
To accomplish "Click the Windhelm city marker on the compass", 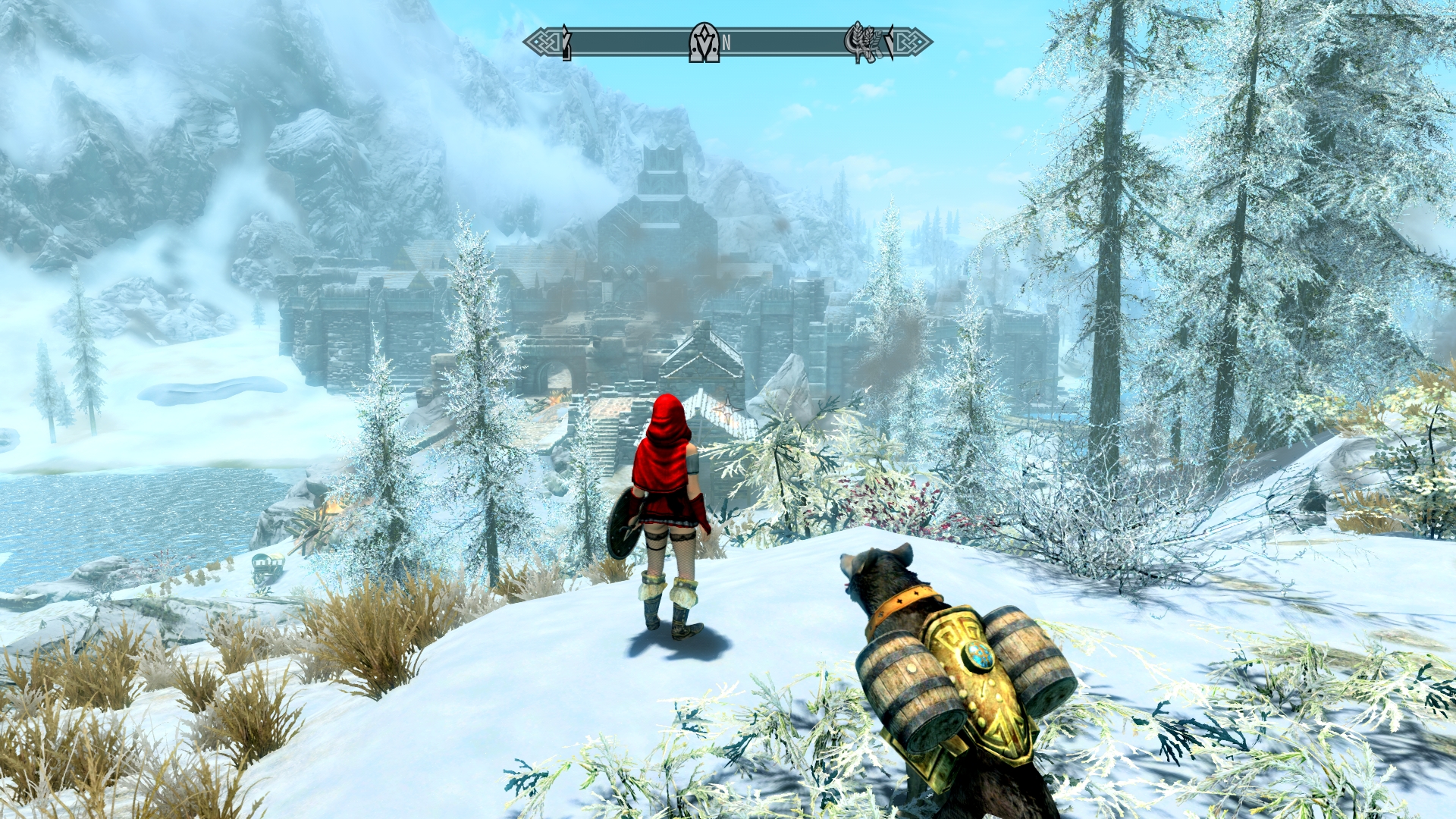I will tap(704, 42).
